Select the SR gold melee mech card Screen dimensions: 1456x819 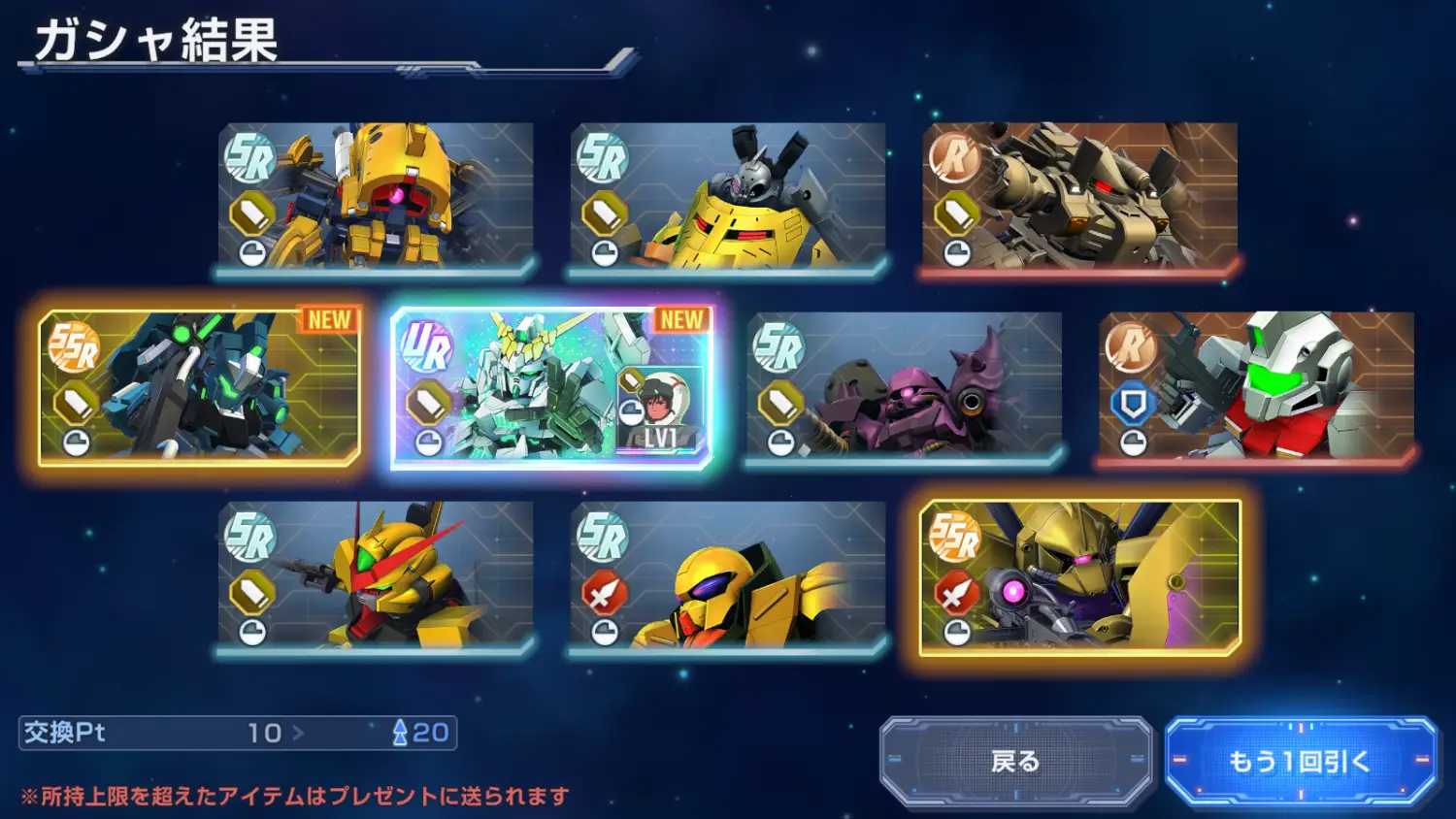tap(728, 576)
